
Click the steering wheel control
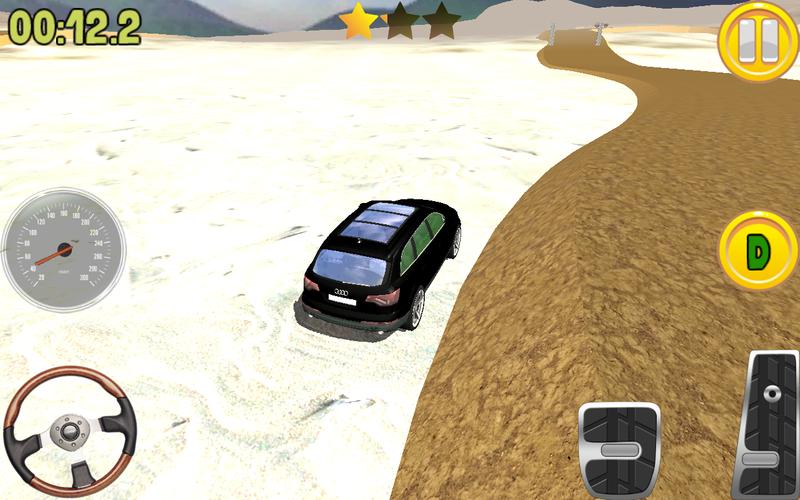coord(70,431)
